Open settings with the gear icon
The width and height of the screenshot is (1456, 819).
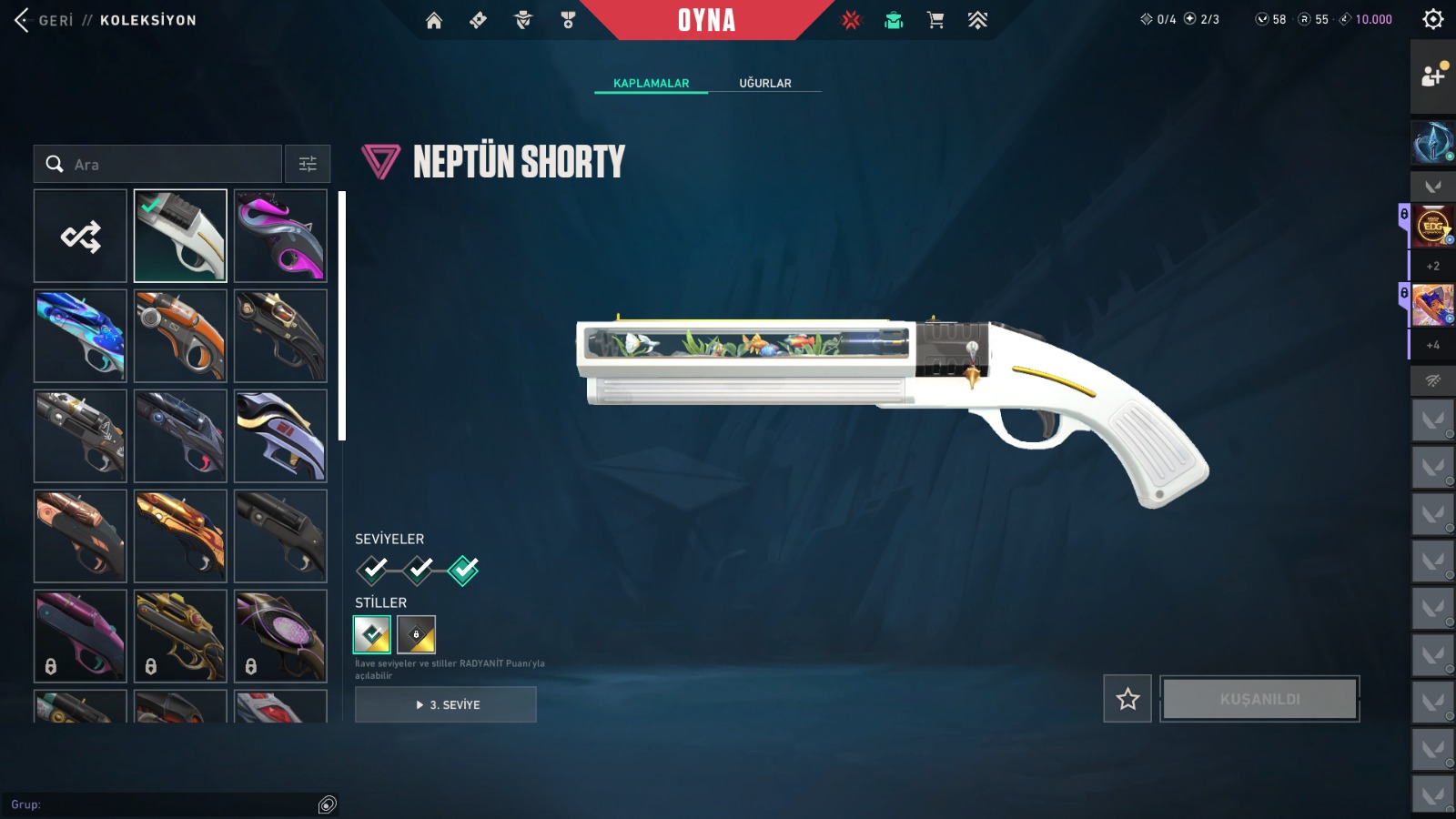click(1432, 19)
